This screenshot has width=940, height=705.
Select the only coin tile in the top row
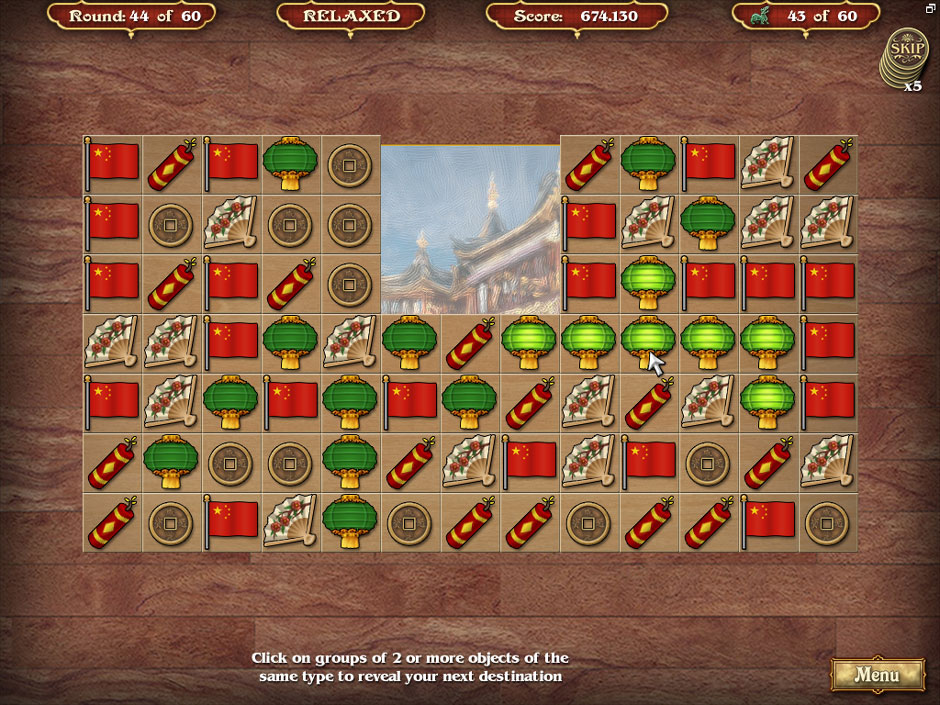click(x=350, y=163)
